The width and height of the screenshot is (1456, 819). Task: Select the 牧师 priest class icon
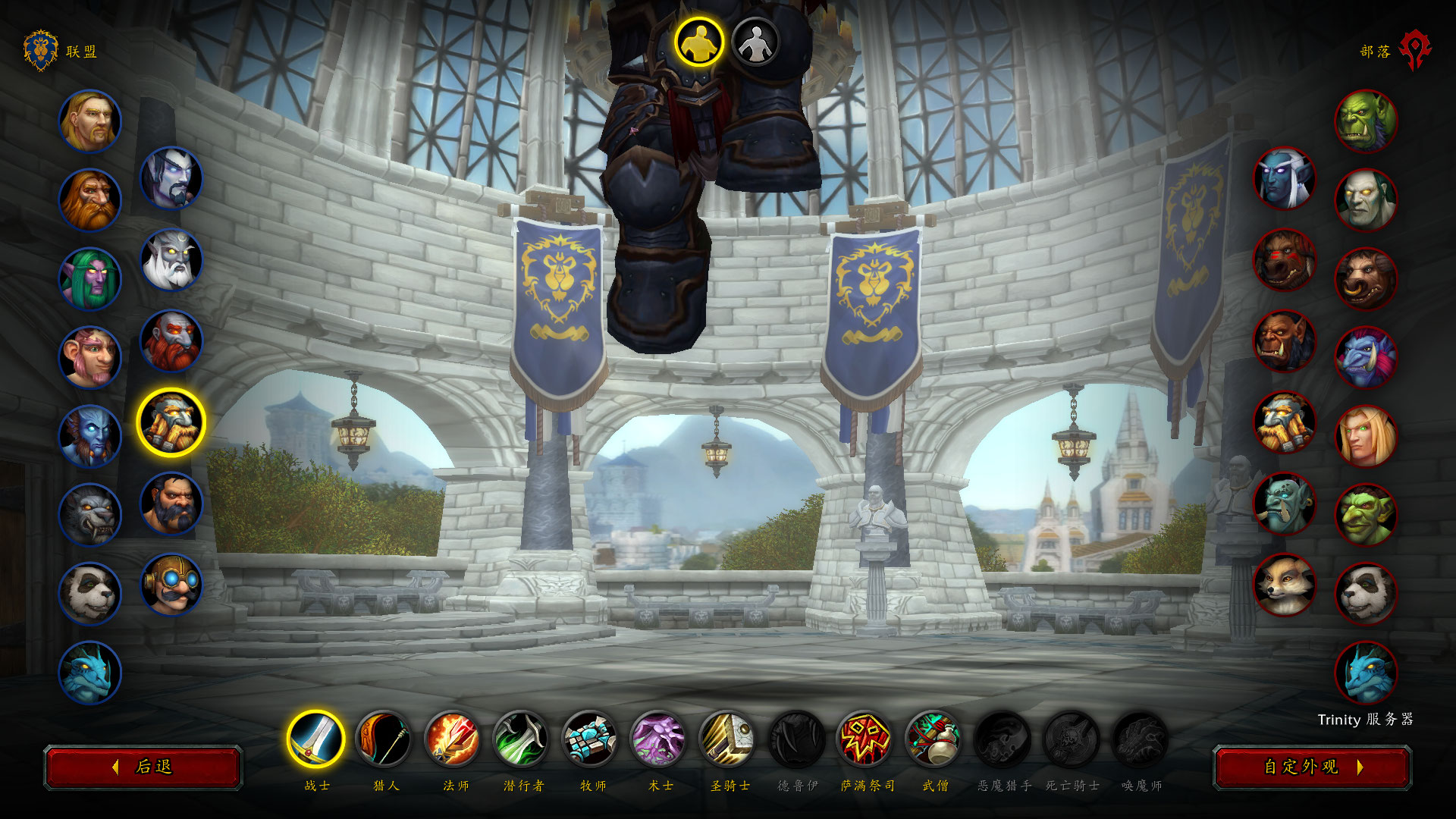(591, 739)
